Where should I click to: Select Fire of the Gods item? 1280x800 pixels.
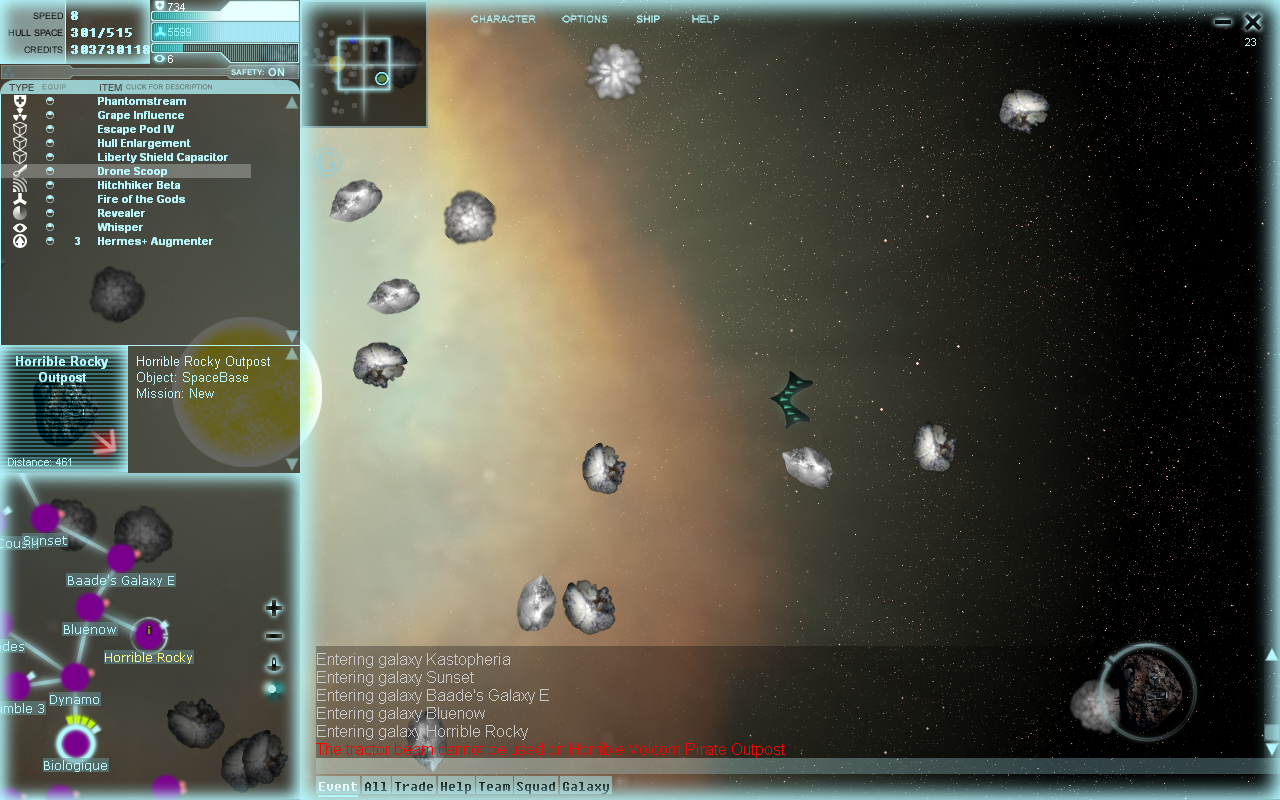[x=141, y=199]
